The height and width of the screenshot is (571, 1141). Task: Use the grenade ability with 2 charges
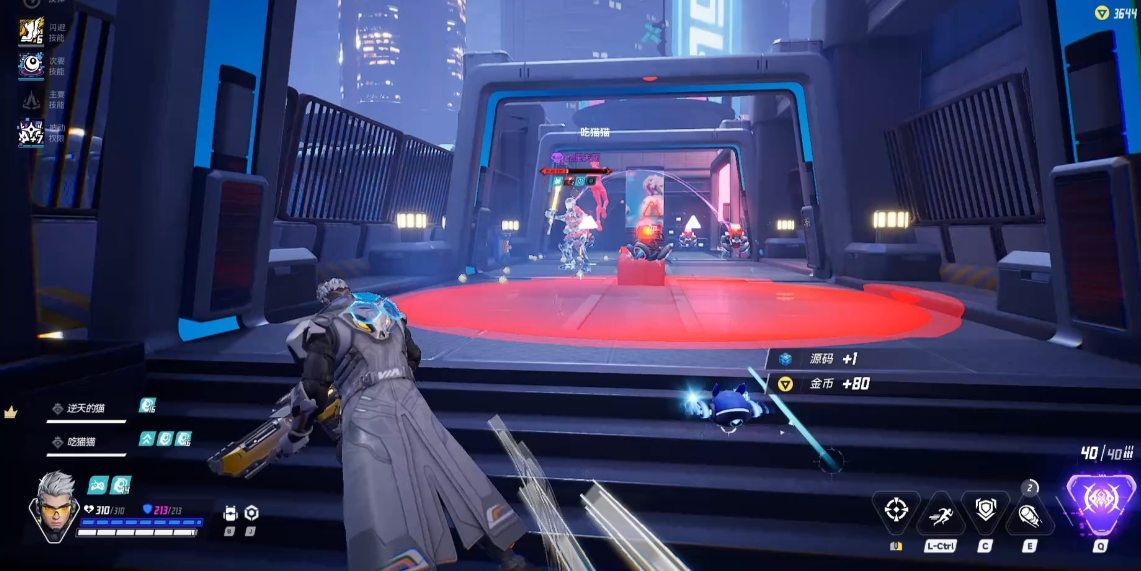1030,513
